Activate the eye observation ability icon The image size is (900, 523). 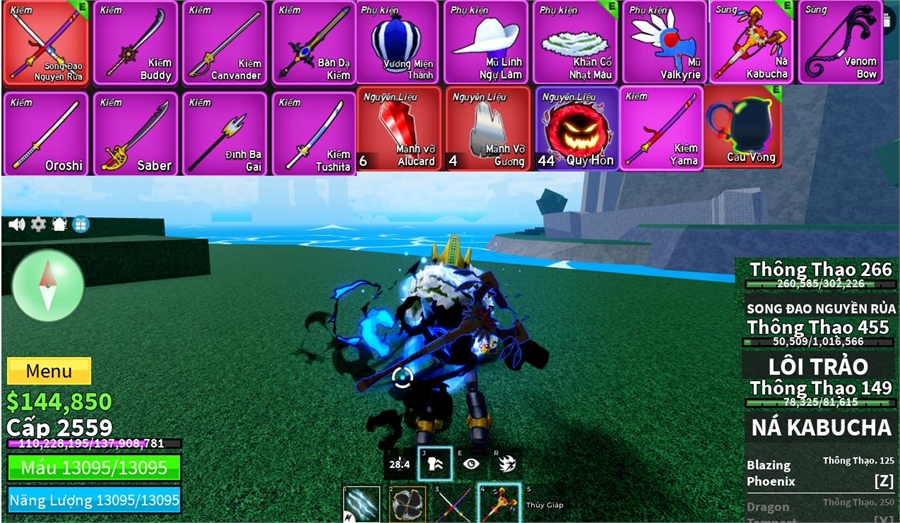pyautogui.click(x=471, y=463)
